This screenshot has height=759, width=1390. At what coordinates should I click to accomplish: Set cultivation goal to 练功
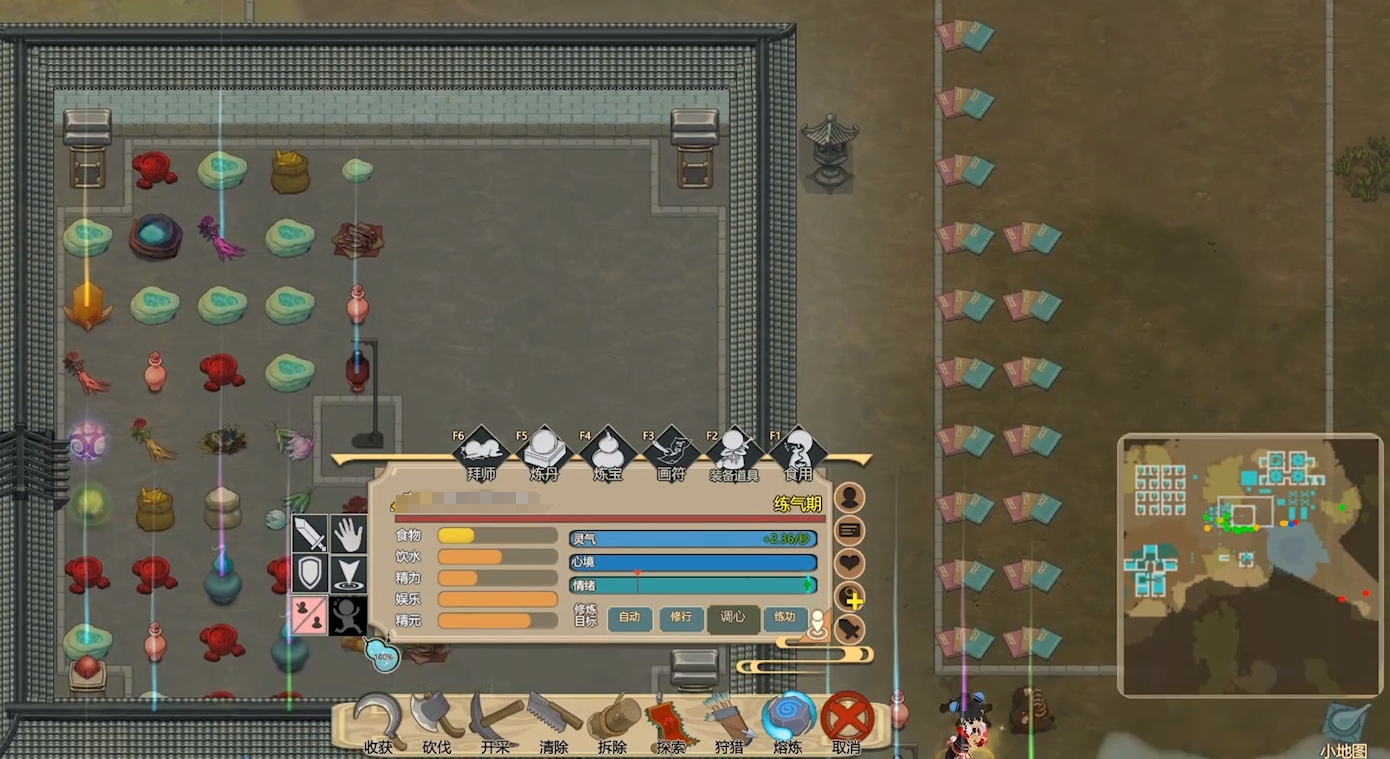tap(785, 618)
